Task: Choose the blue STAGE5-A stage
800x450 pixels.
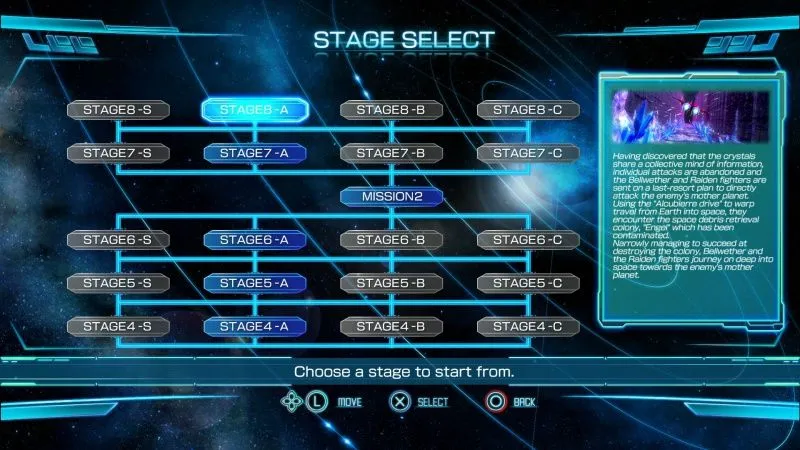Action: coord(254,283)
